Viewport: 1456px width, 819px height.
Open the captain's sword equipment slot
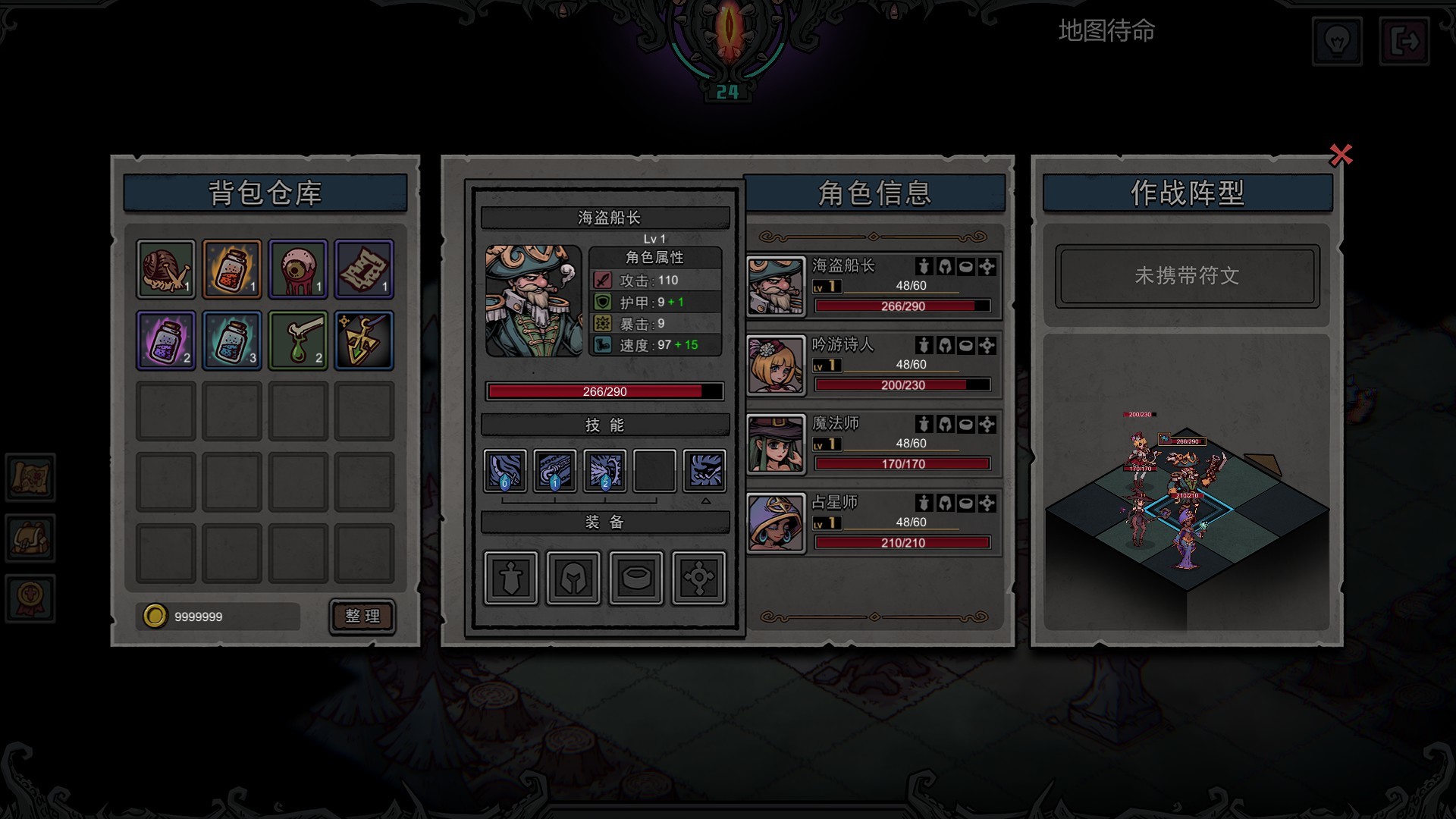click(510, 576)
